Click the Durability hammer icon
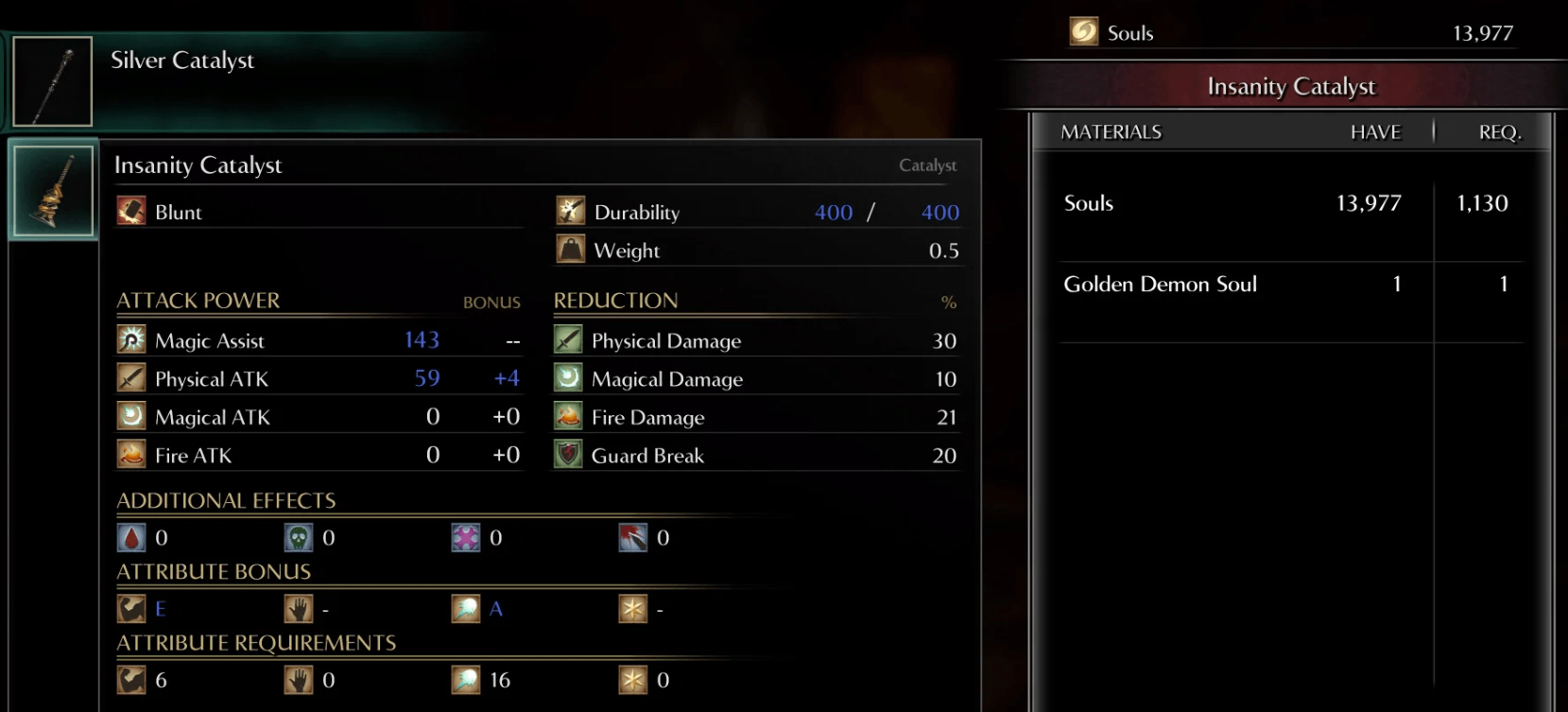Screen dimensions: 1568x712 570,211
